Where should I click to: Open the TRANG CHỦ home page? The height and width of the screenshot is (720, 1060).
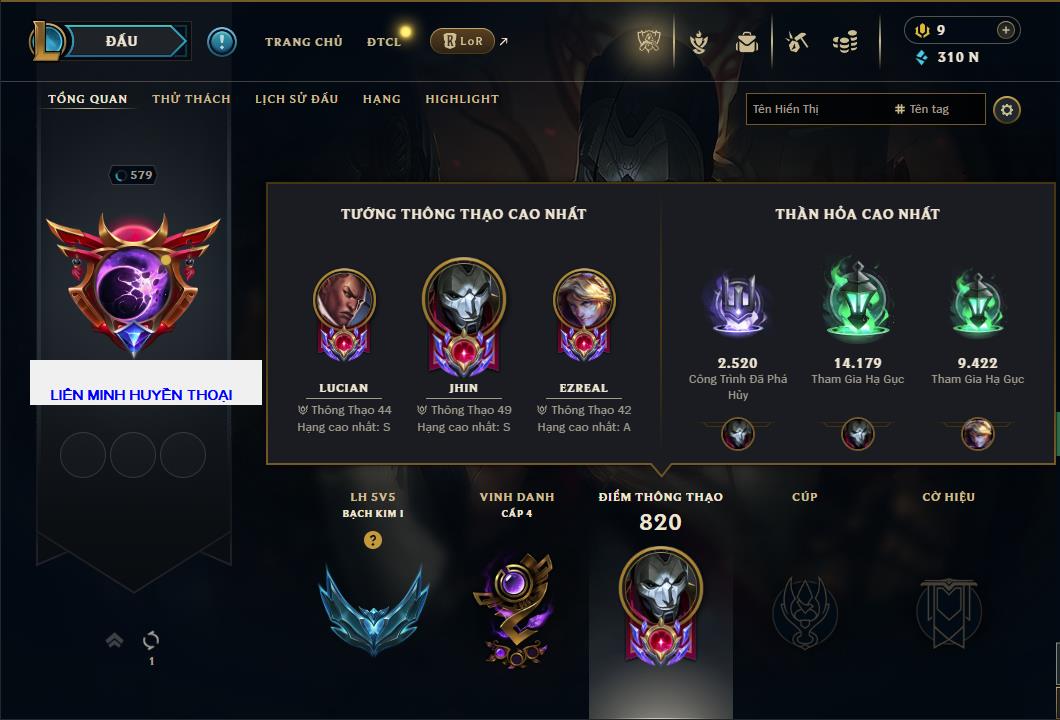pos(303,42)
